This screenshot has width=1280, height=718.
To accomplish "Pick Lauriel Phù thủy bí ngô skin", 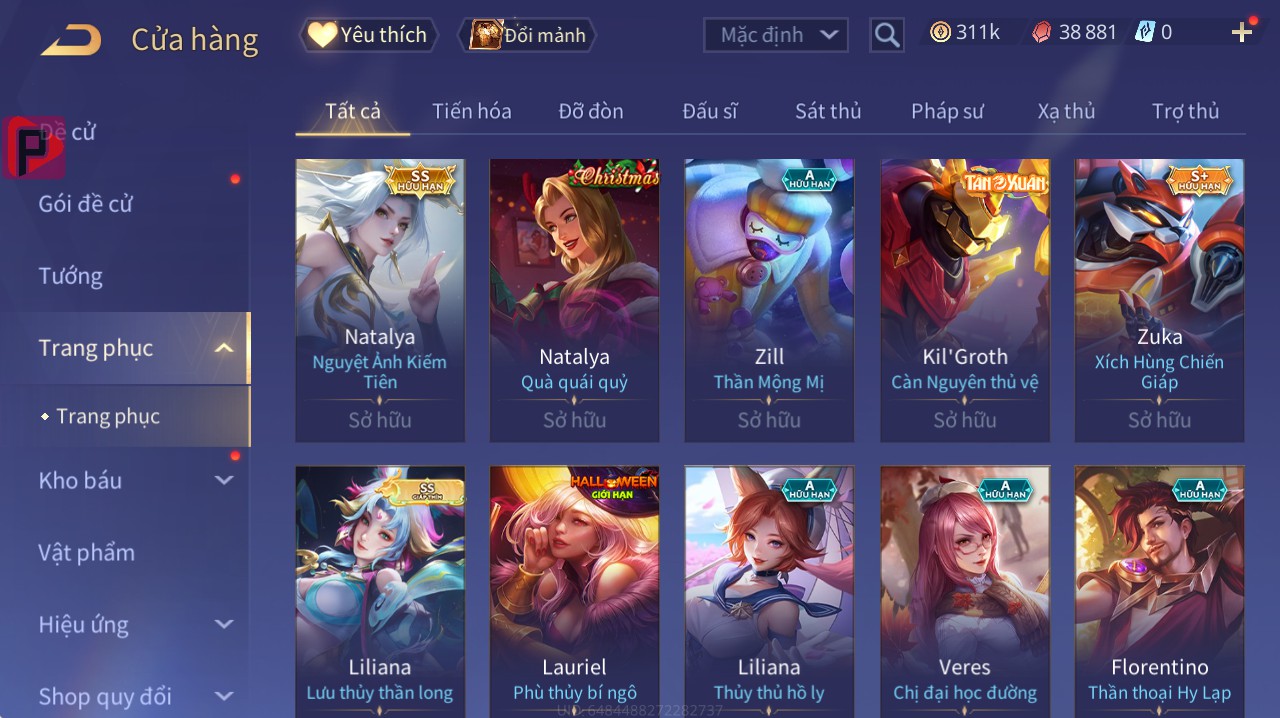I will (574, 590).
